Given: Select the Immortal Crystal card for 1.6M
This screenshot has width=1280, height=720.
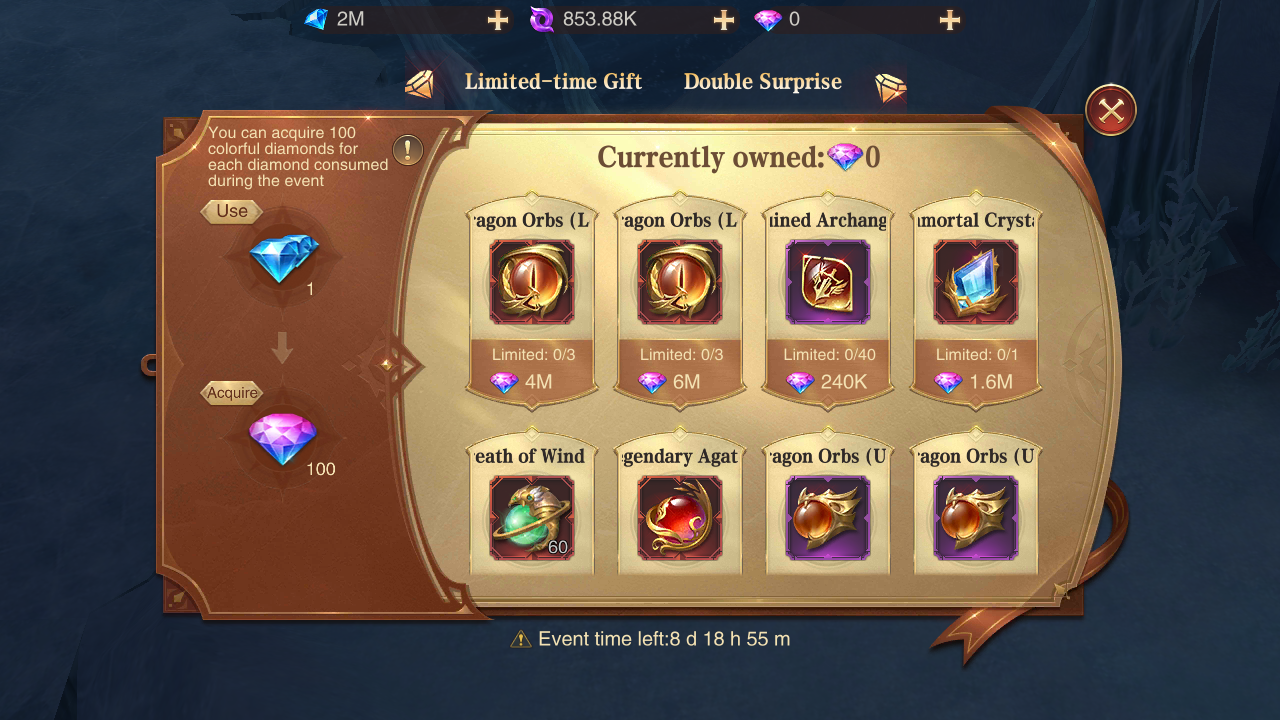Looking at the screenshot, I should [x=976, y=300].
